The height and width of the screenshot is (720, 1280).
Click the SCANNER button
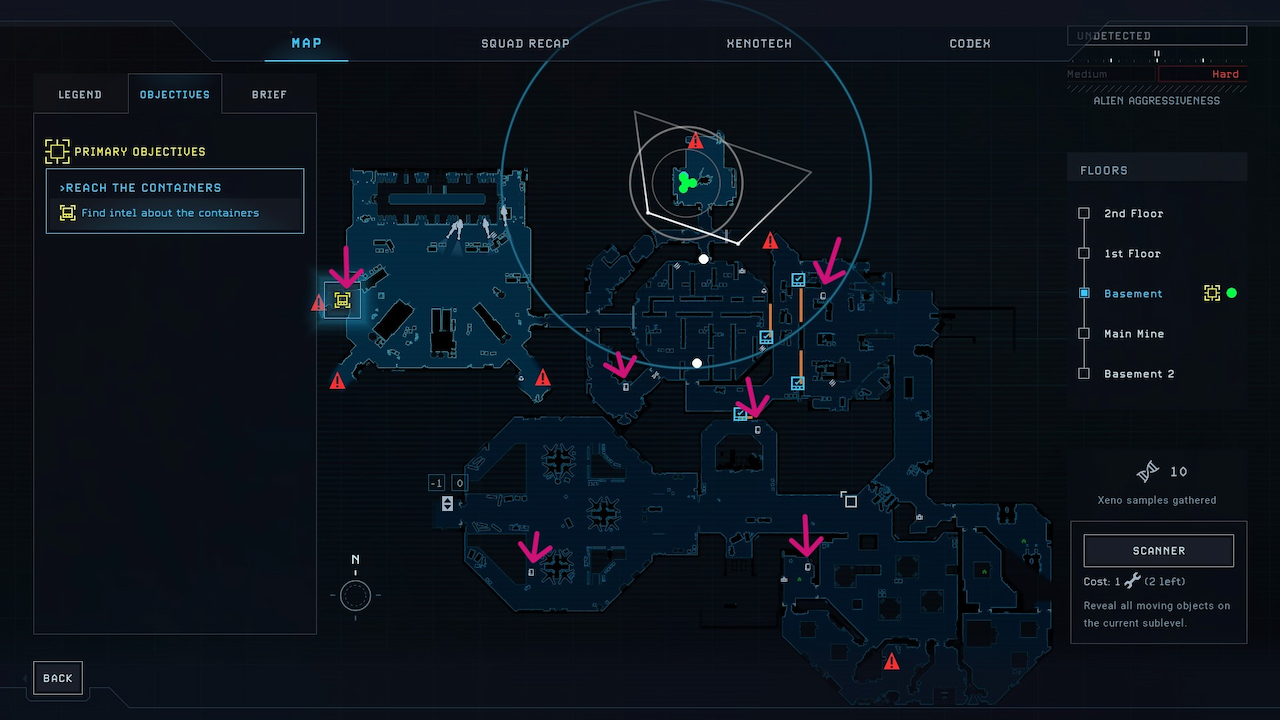coord(1157,550)
